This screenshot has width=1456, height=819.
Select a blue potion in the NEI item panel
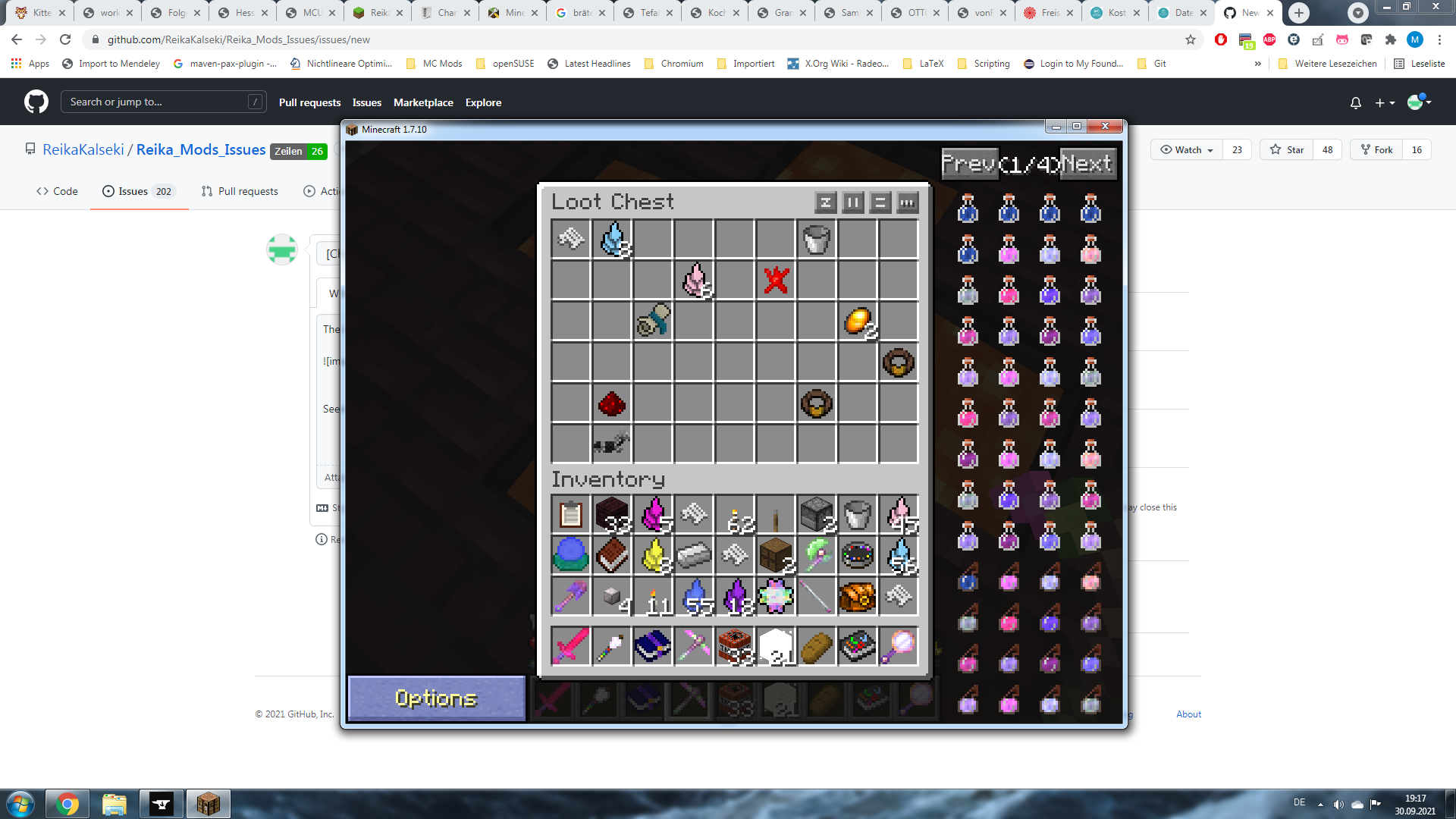(968, 211)
